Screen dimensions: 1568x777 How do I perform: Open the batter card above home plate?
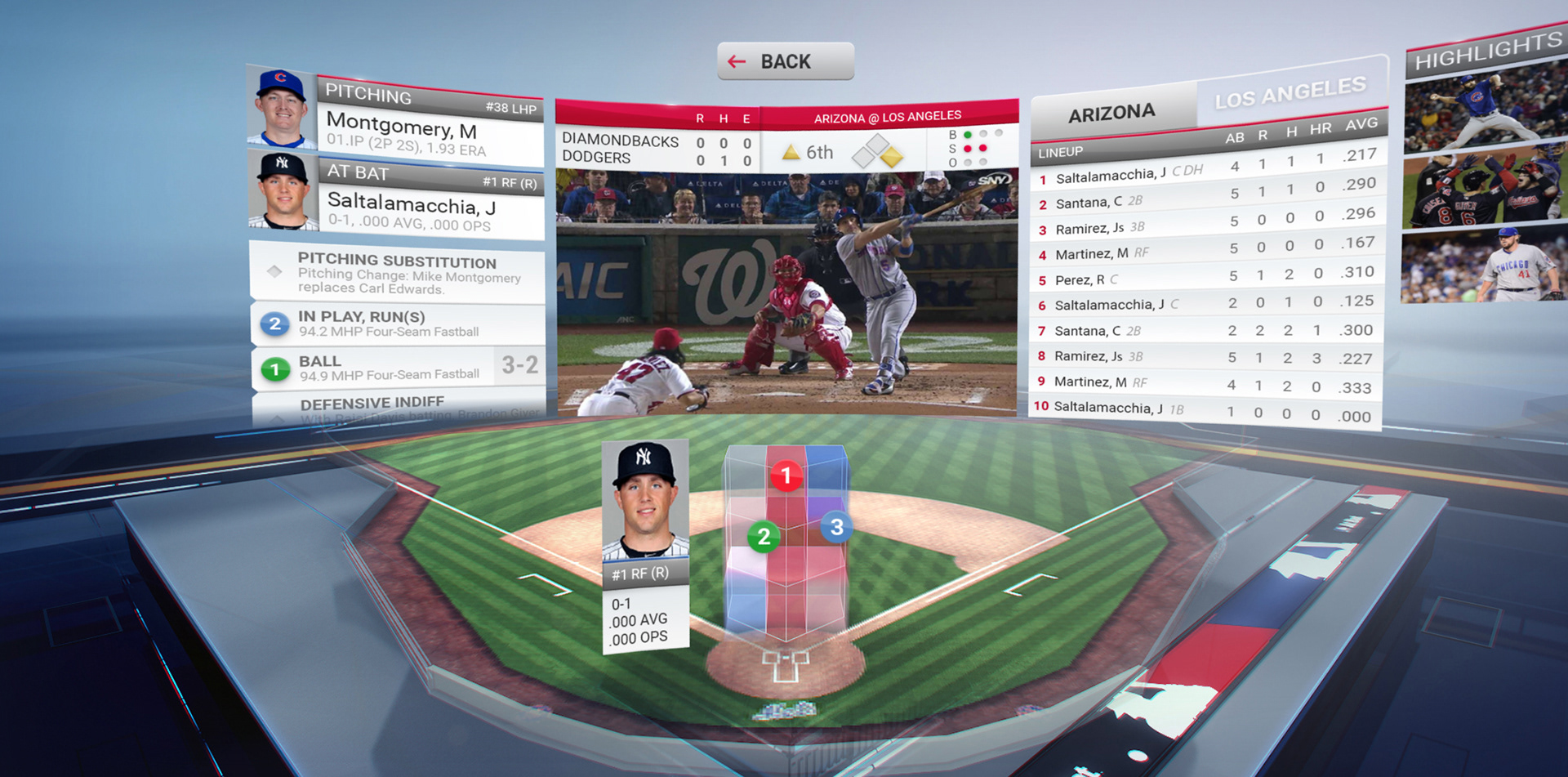coord(645,547)
